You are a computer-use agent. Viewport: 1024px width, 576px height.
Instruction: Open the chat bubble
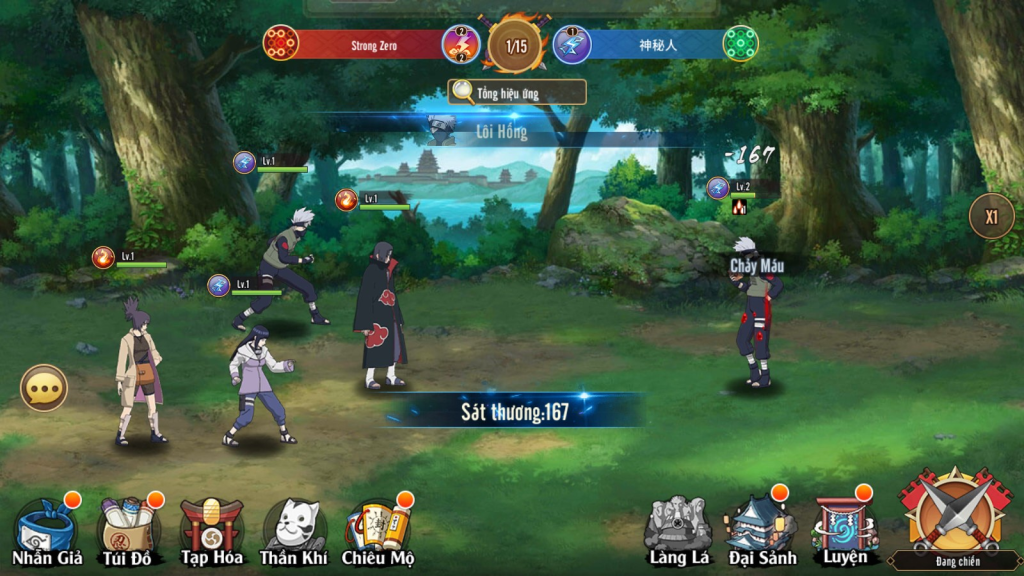click(44, 388)
